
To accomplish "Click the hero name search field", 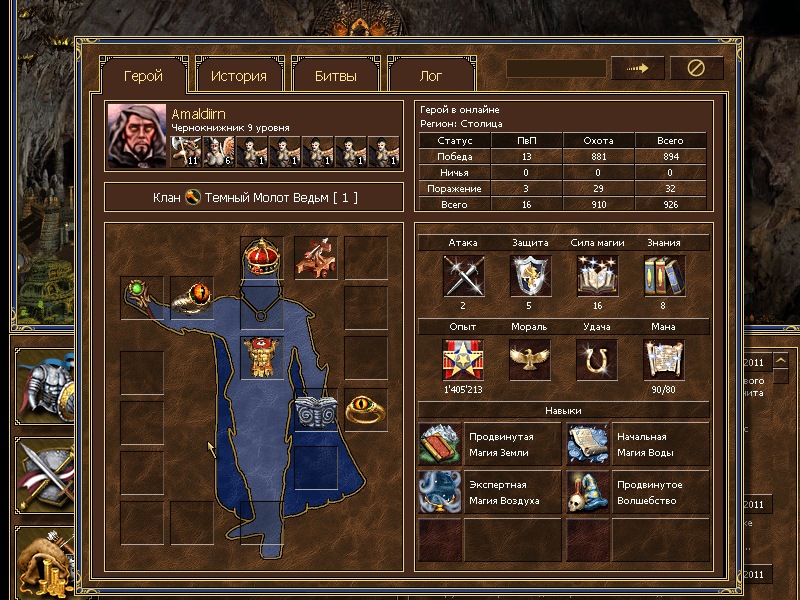I will [556, 68].
